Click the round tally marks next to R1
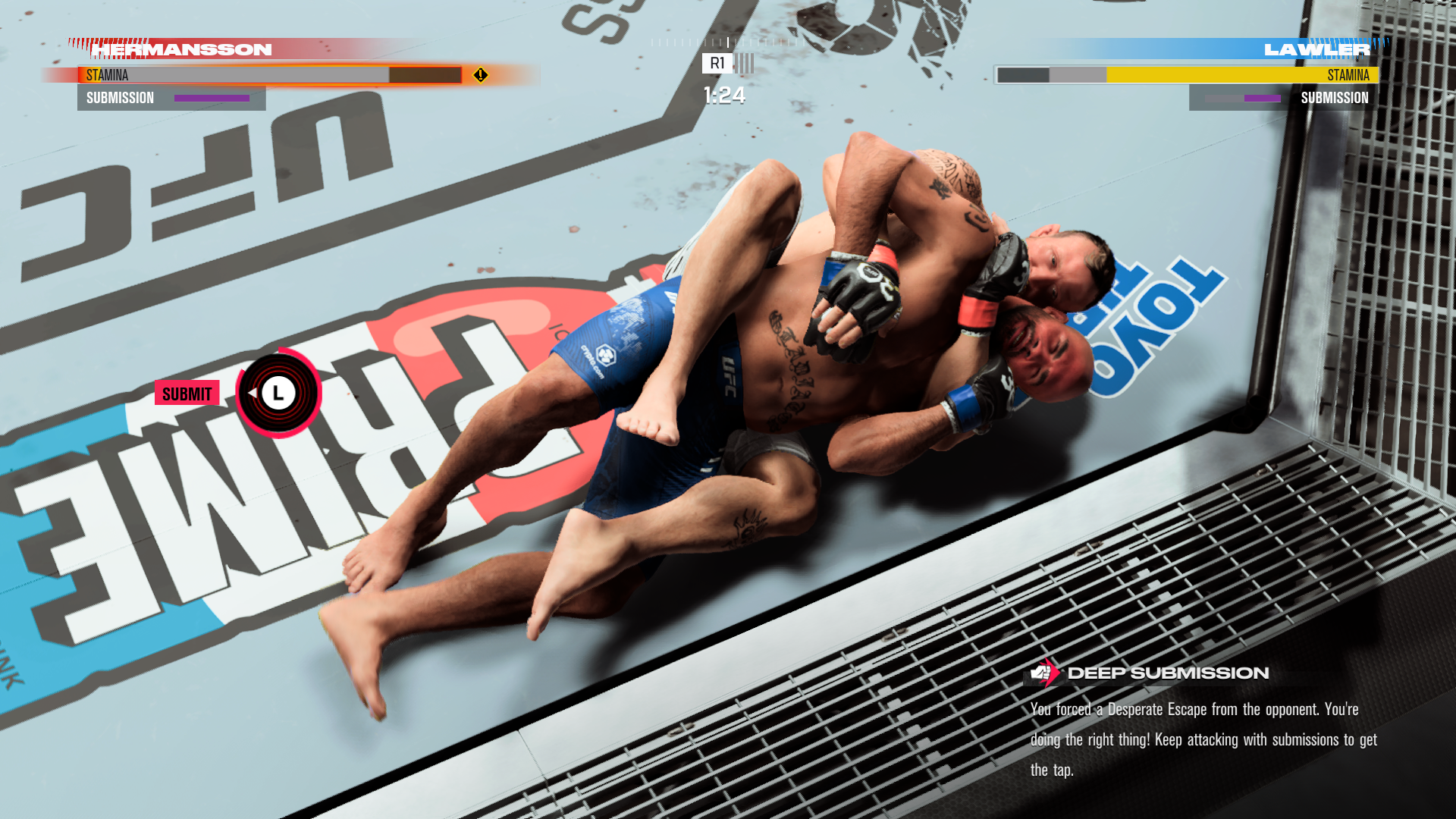The height and width of the screenshot is (819, 1456). [745, 64]
